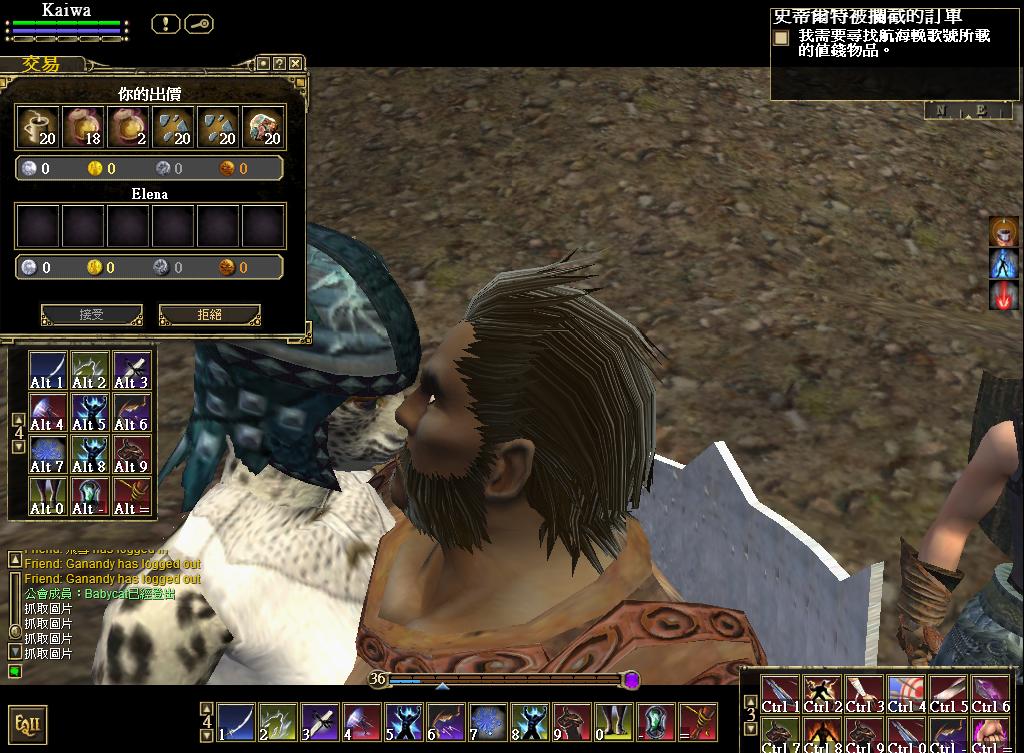Screen dimensions: 1024x753
Task: Trigger the Alt 7 blue snowflake ability
Action: (x=47, y=454)
